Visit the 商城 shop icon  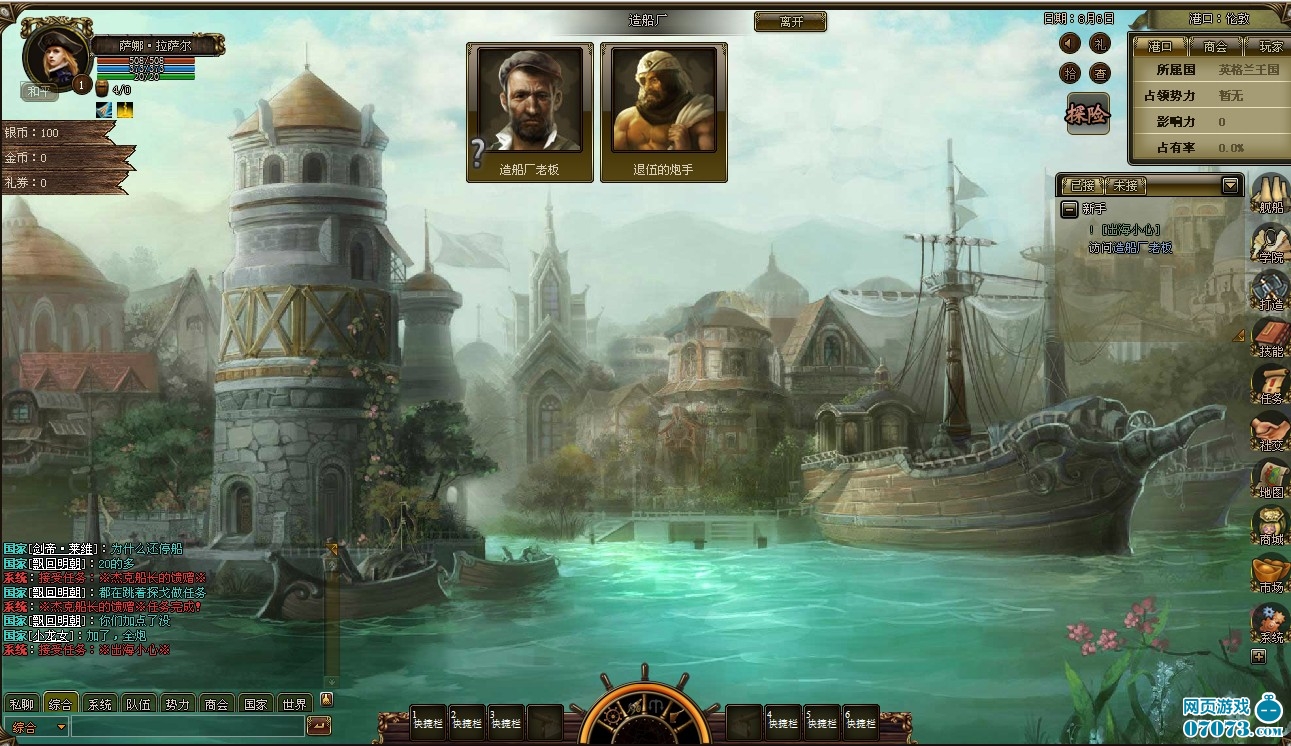pyautogui.click(x=1270, y=525)
